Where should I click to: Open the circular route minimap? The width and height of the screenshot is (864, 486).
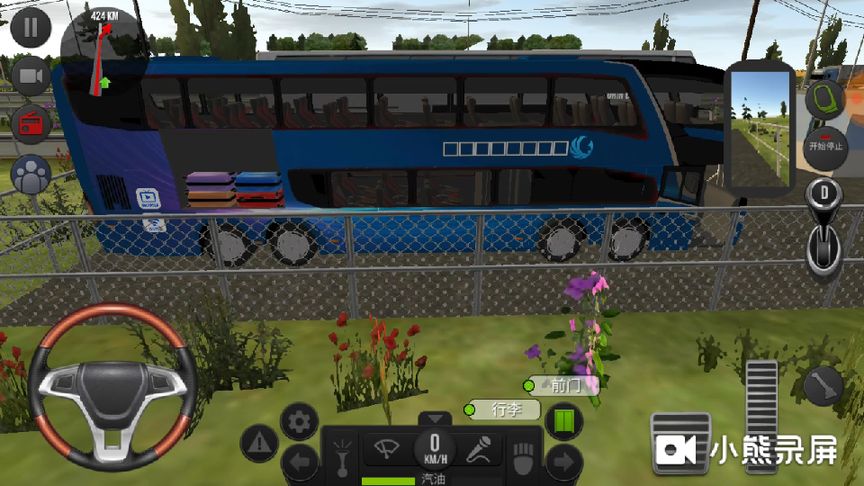tap(103, 50)
